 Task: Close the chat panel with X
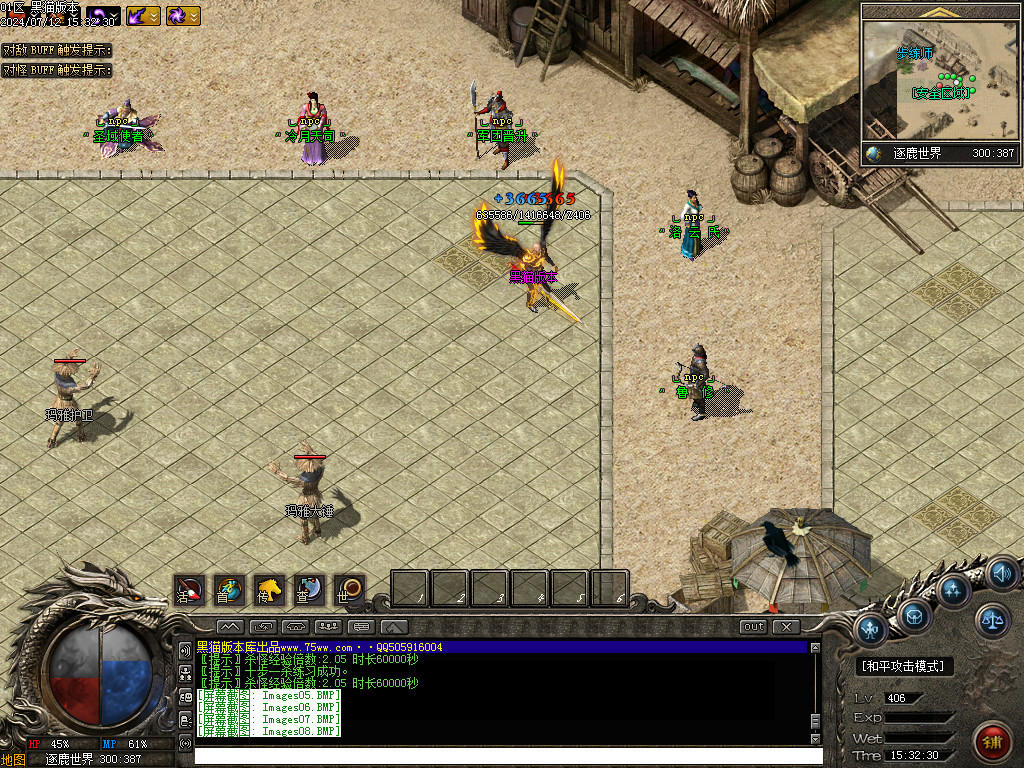click(787, 627)
